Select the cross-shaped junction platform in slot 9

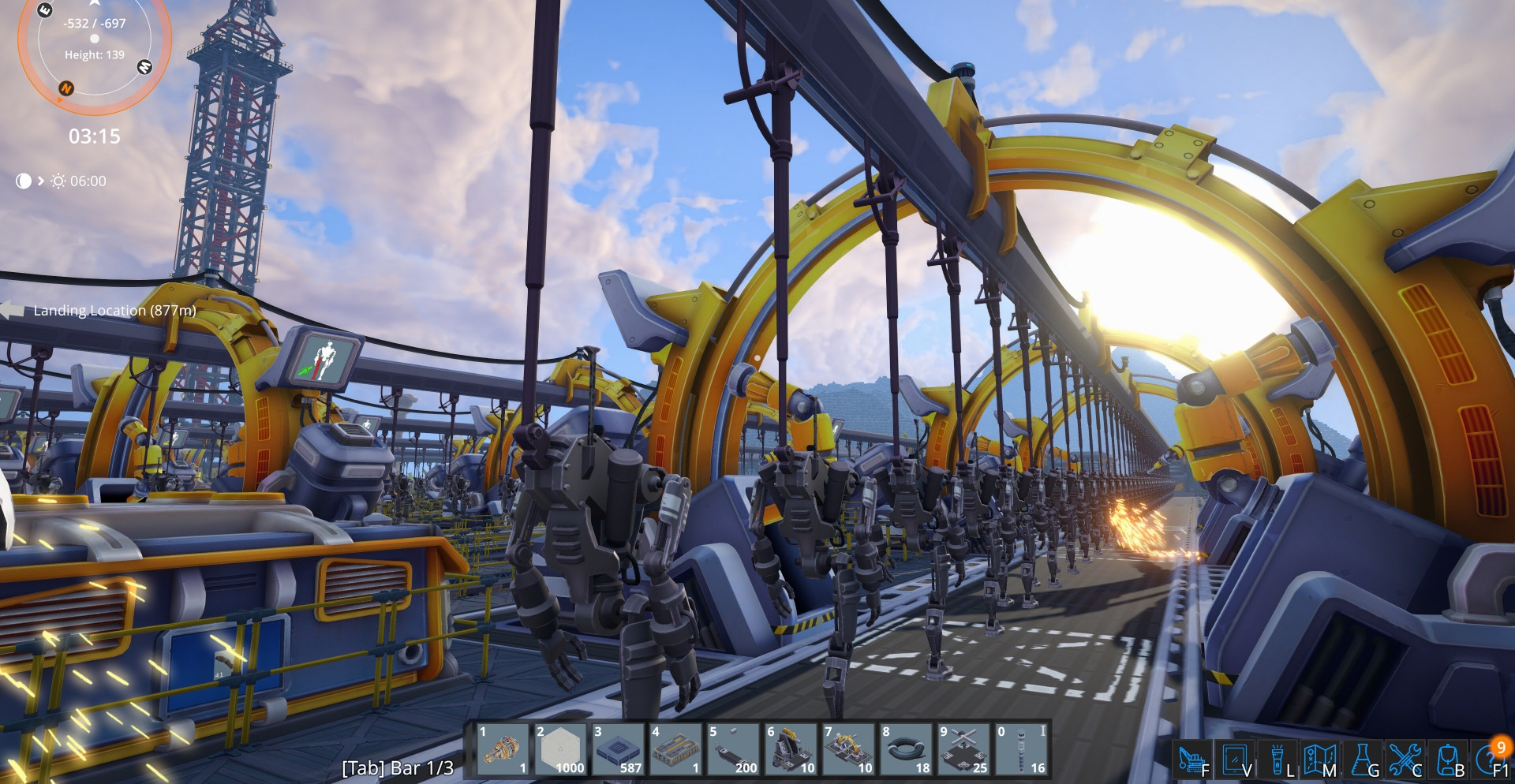pyautogui.click(x=963, y=750)
